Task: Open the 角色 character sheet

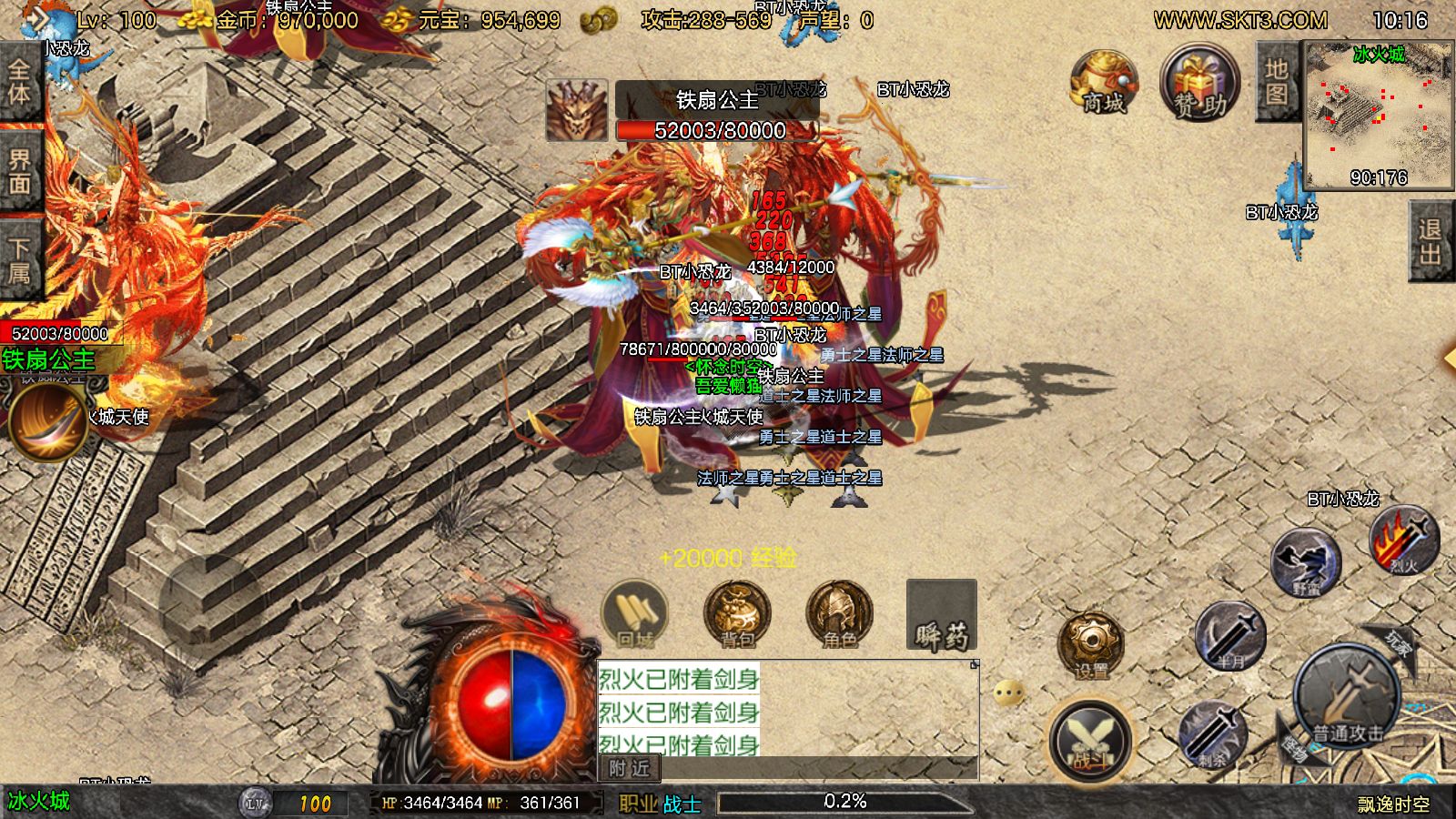Action: point(839,614)
